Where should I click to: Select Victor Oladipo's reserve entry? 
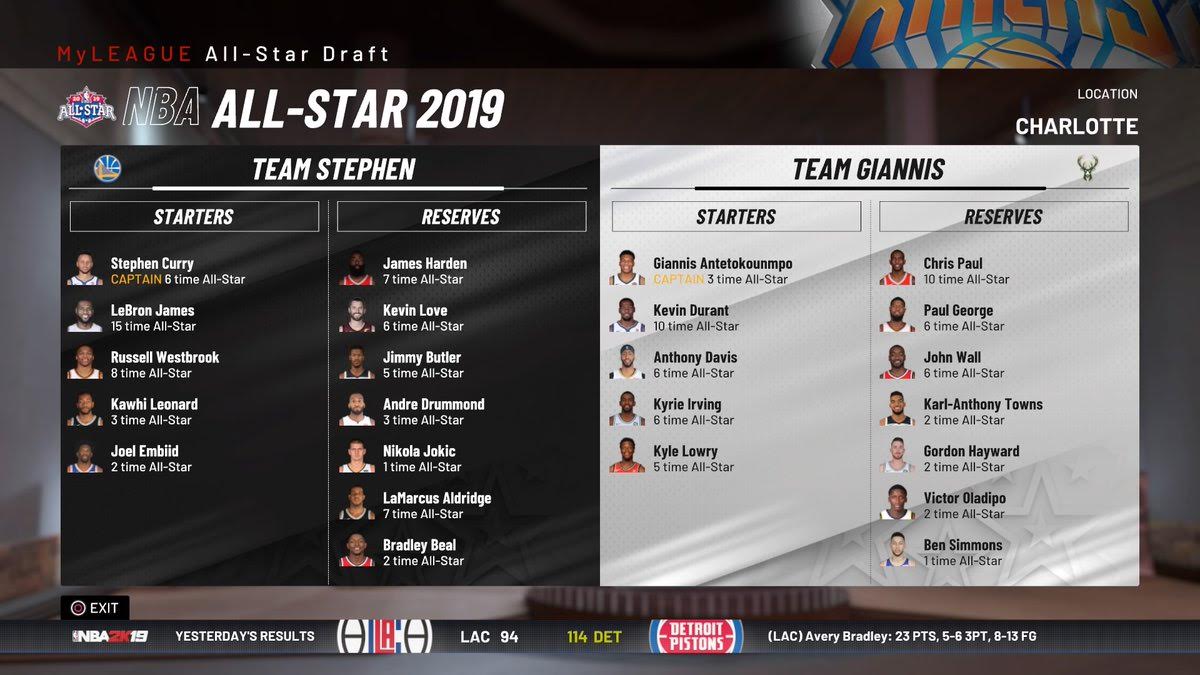964,505
